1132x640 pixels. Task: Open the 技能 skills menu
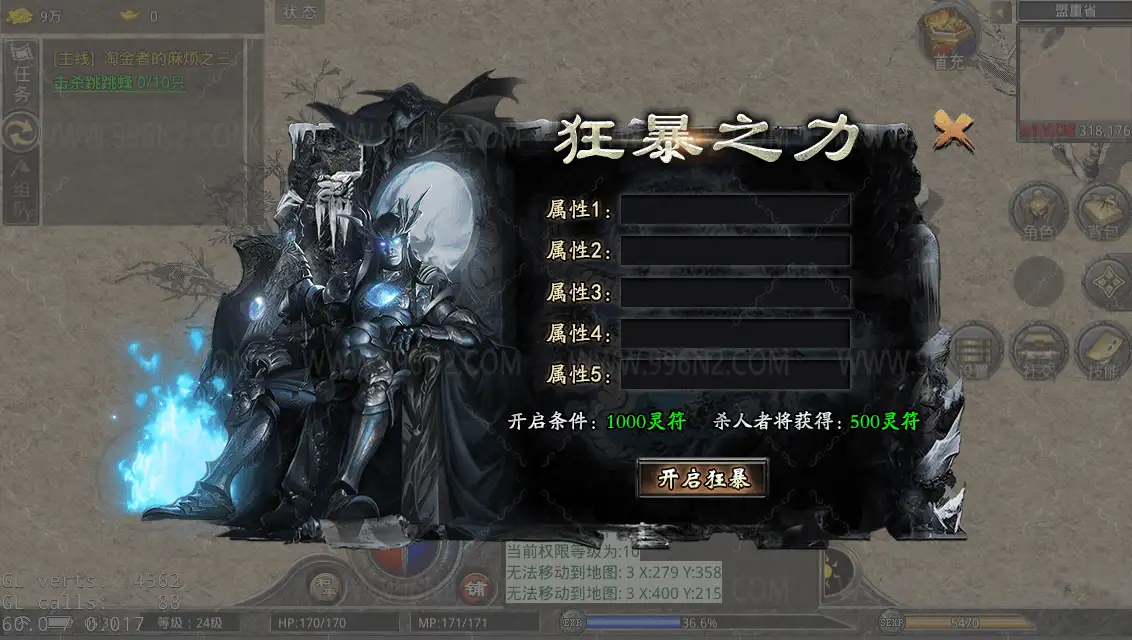click(x=1102, y=350)
